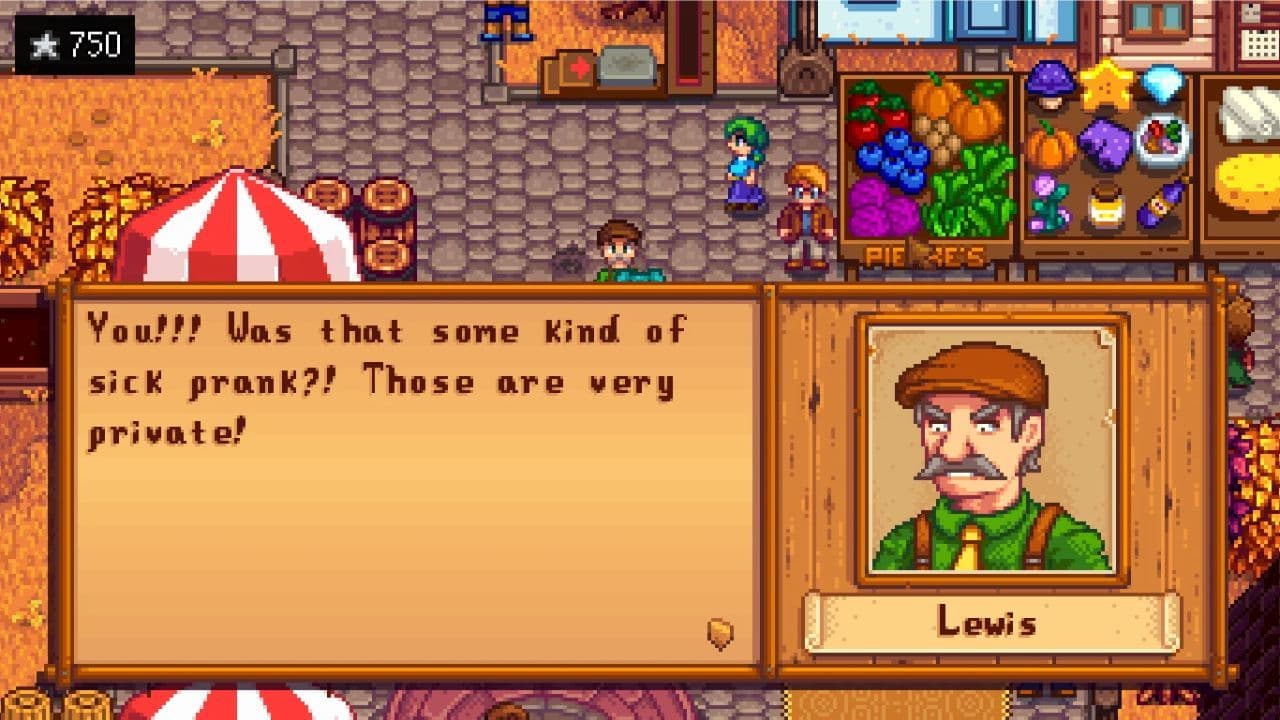1280x720 pixels.
Task: Click the continue arrow in the dialogue box
Action: click(x=718, y=633)
